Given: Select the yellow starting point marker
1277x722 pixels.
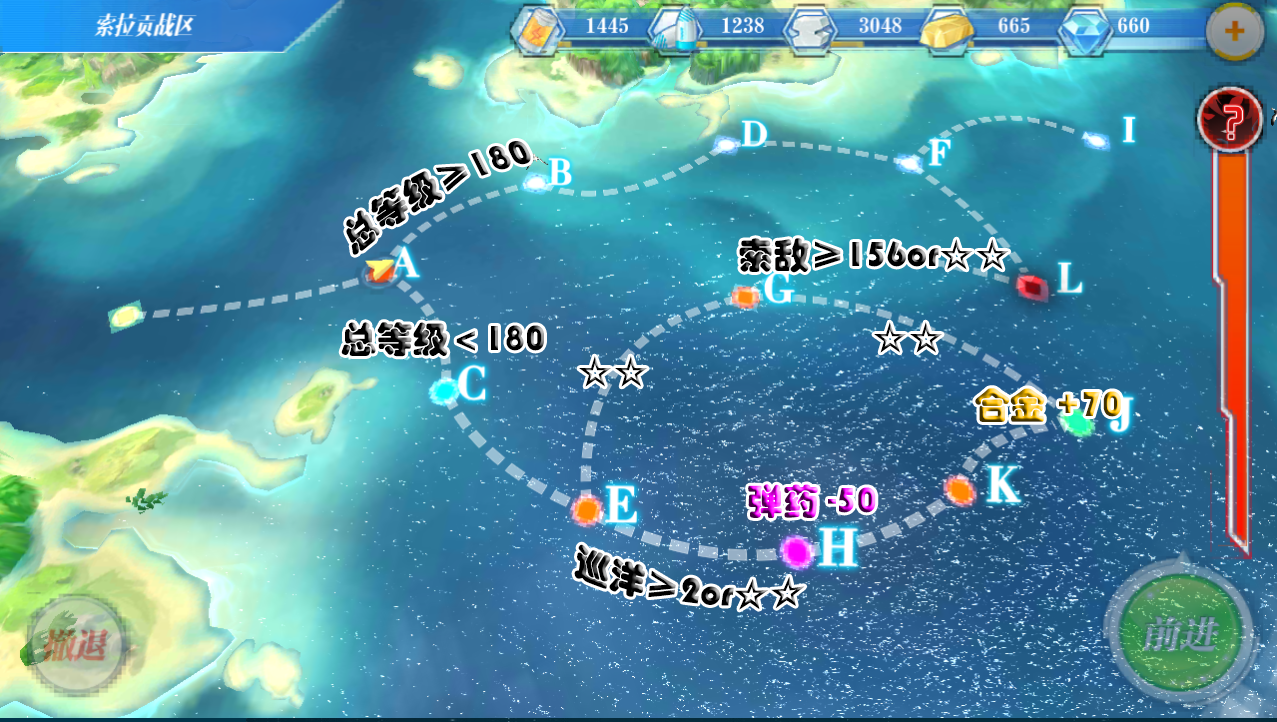Looking at the screenshot, I should click(123, 317).
